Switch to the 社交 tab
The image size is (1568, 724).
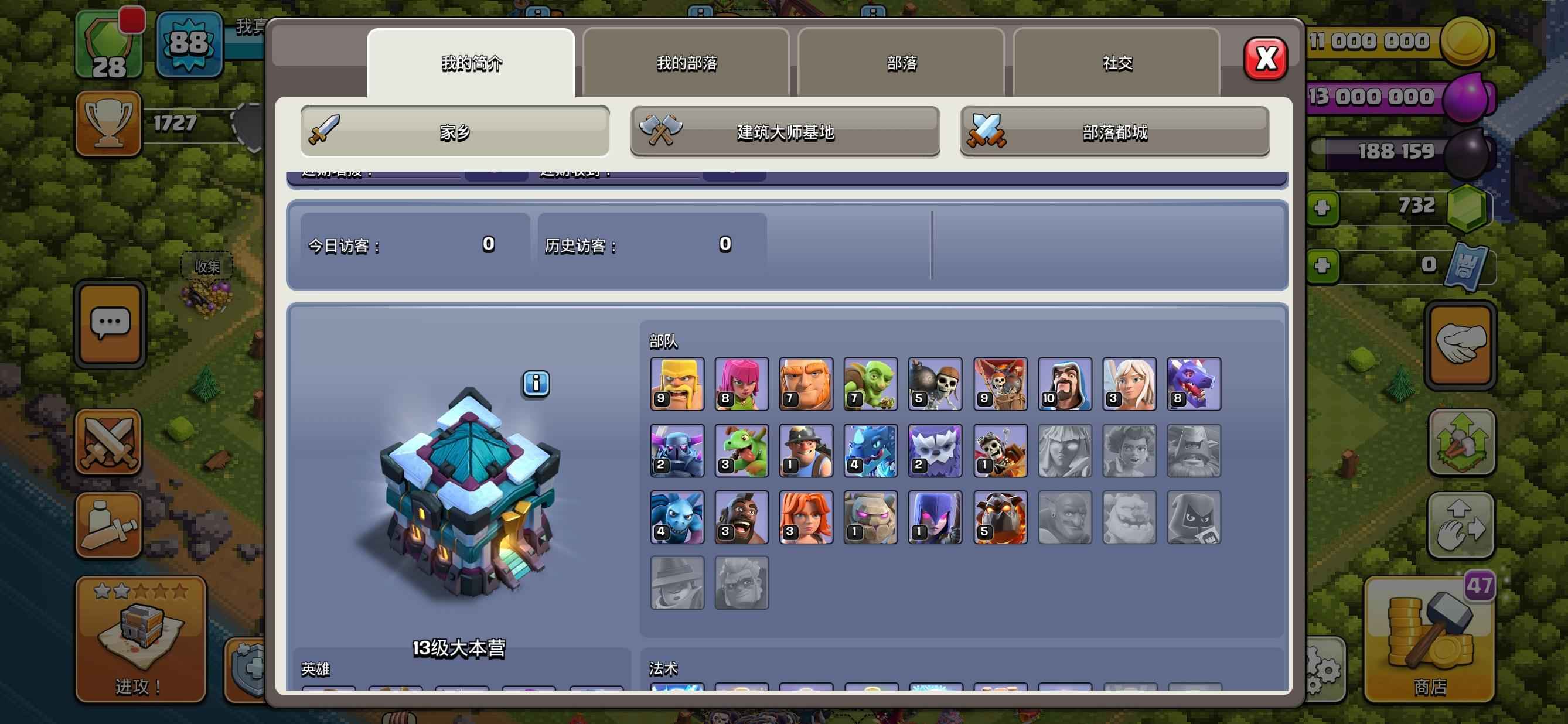(1116, 63)
